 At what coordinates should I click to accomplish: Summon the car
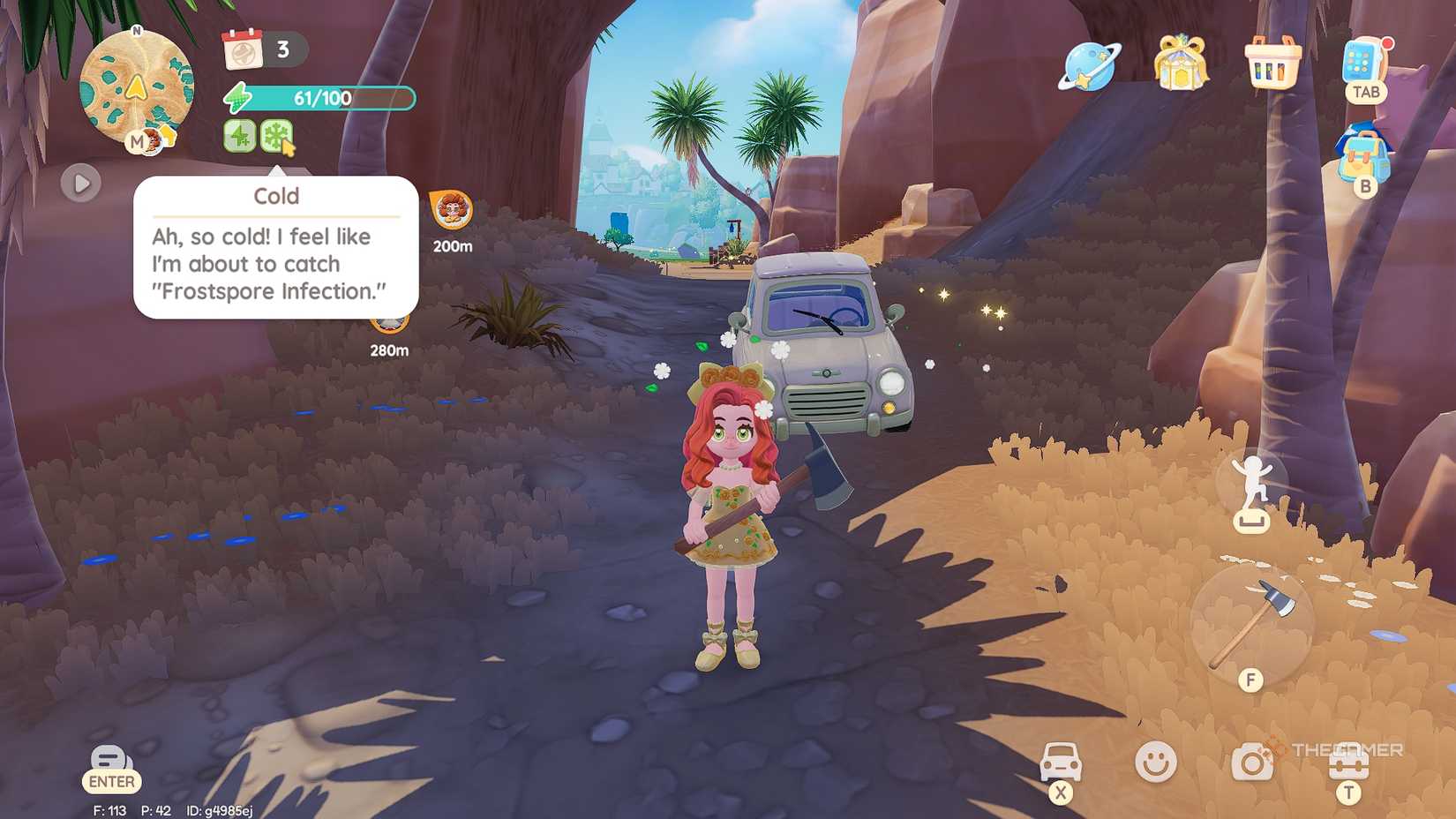click(1062, 760)
